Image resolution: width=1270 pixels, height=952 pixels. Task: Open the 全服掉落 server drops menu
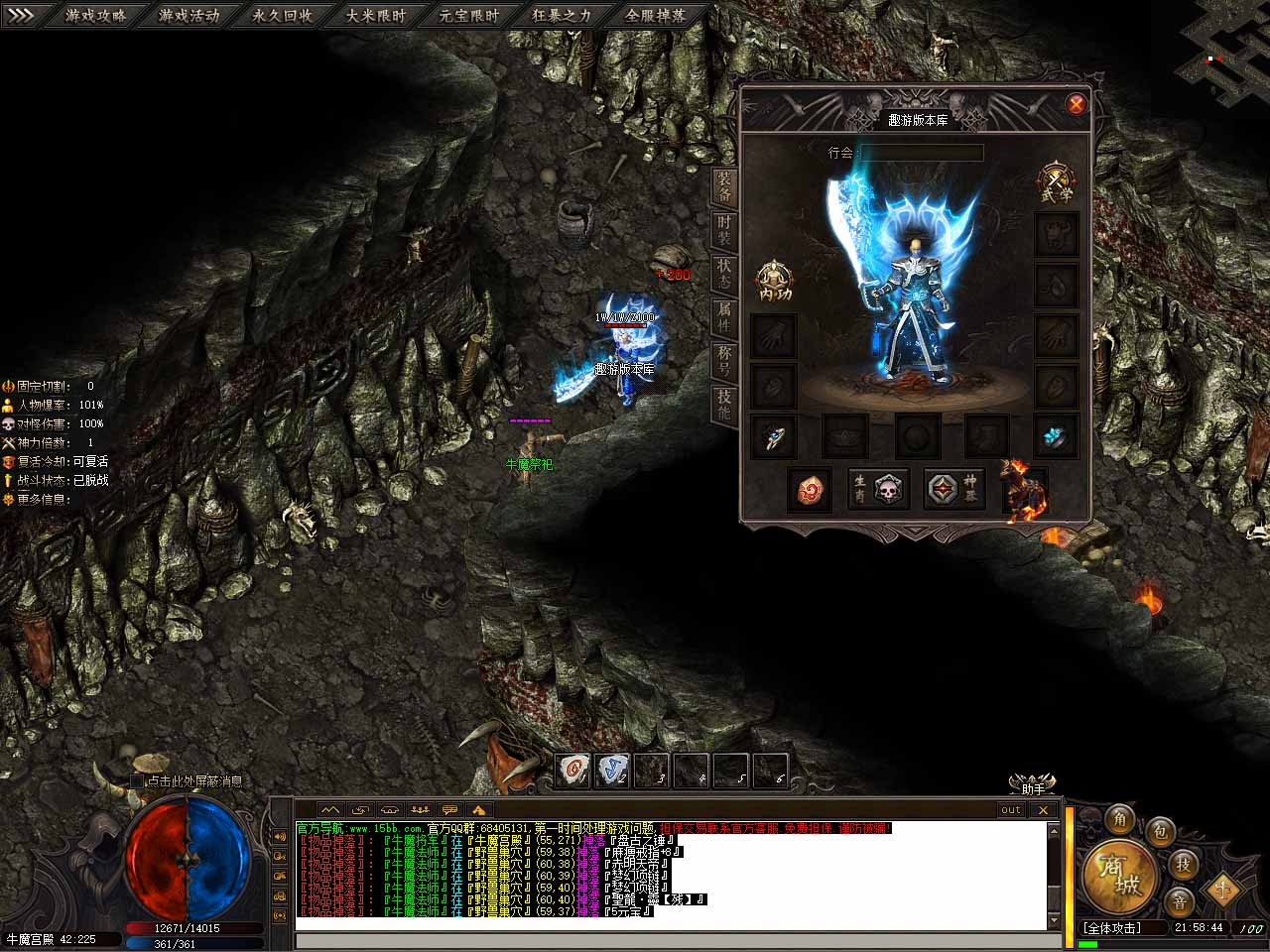click(x=656, y=15)
